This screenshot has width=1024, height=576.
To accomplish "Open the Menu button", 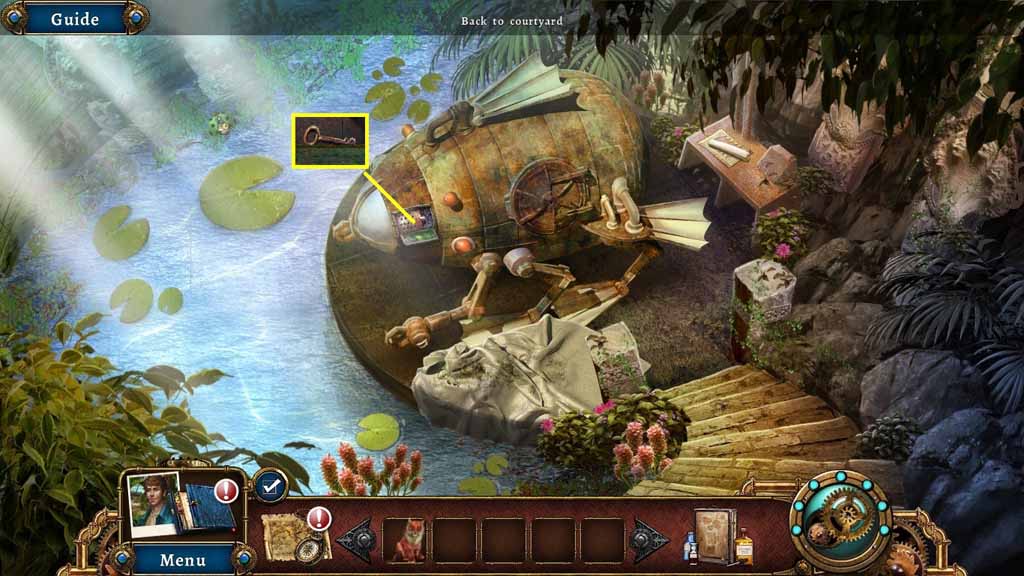I will pos(183,559).
